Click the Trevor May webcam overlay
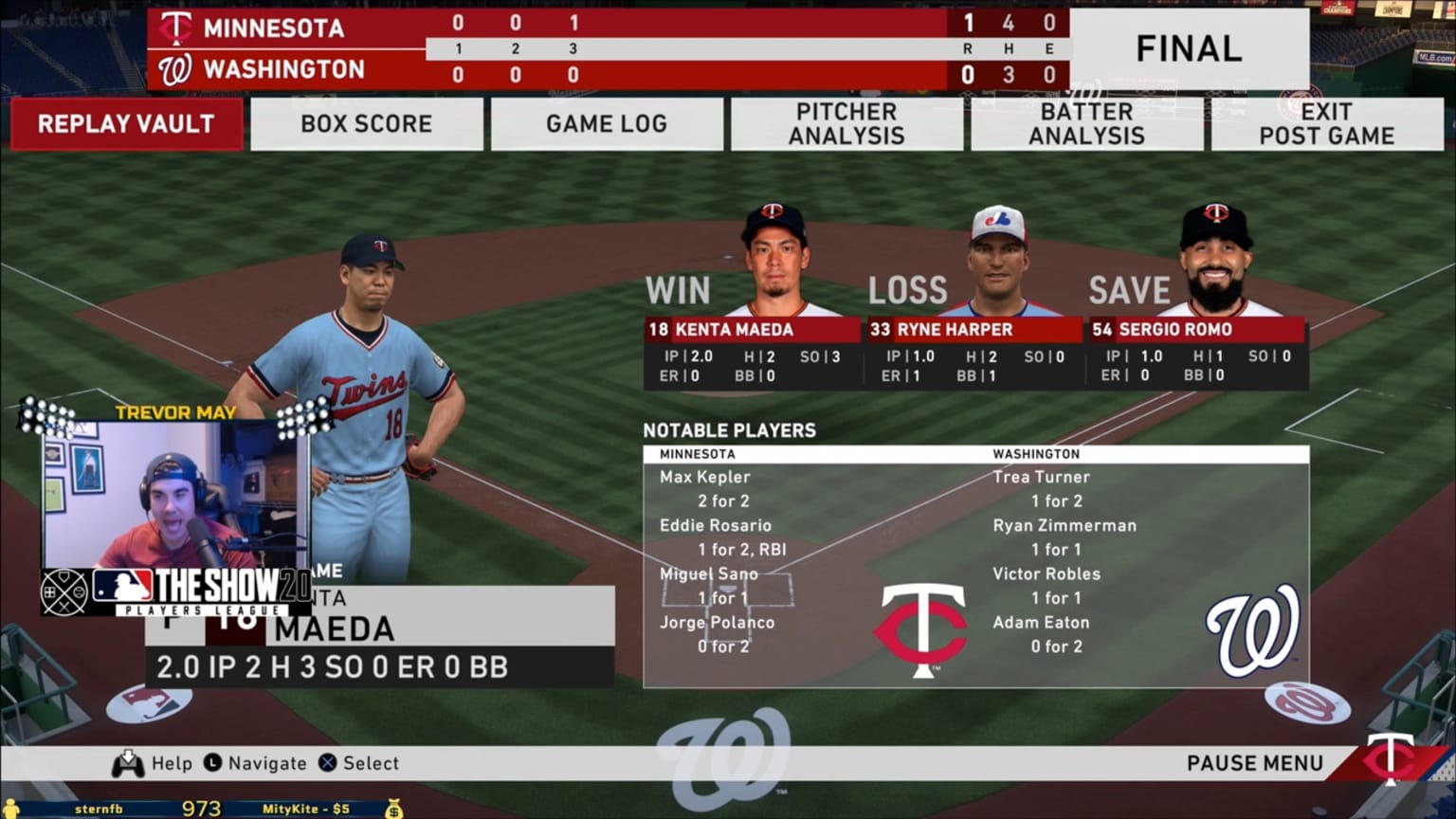Screen dimensions: 1456x819 pyautogui.click(x=175, y=496)
